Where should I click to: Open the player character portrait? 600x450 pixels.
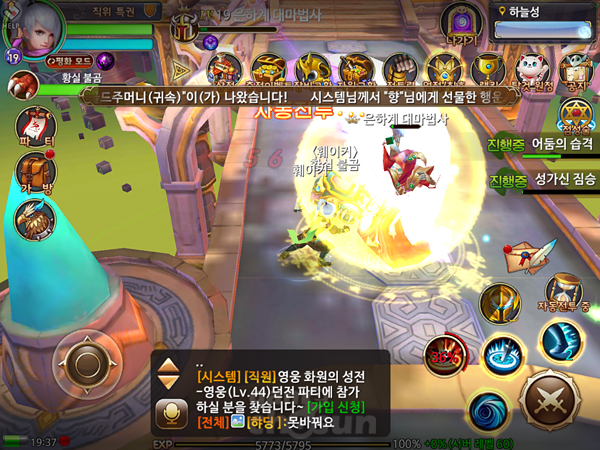(x=33, y=24)
